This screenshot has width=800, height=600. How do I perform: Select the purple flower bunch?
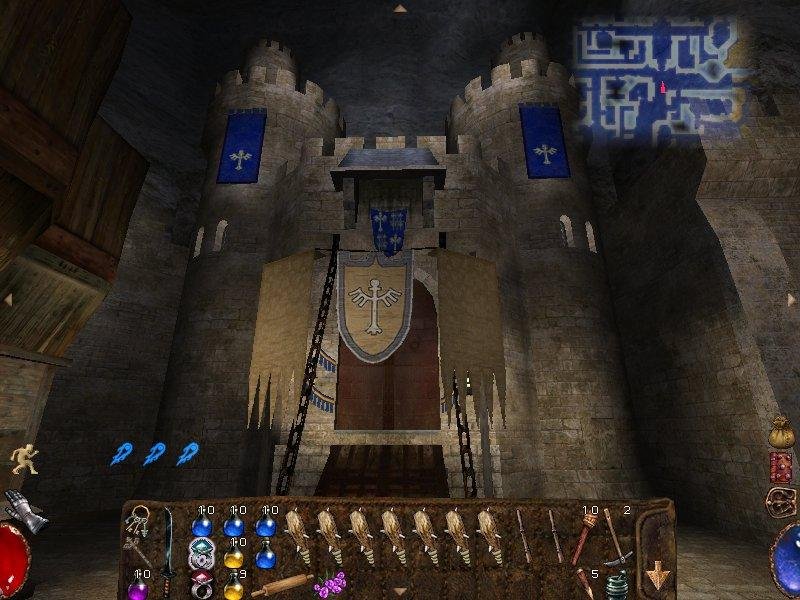[330, 583]
